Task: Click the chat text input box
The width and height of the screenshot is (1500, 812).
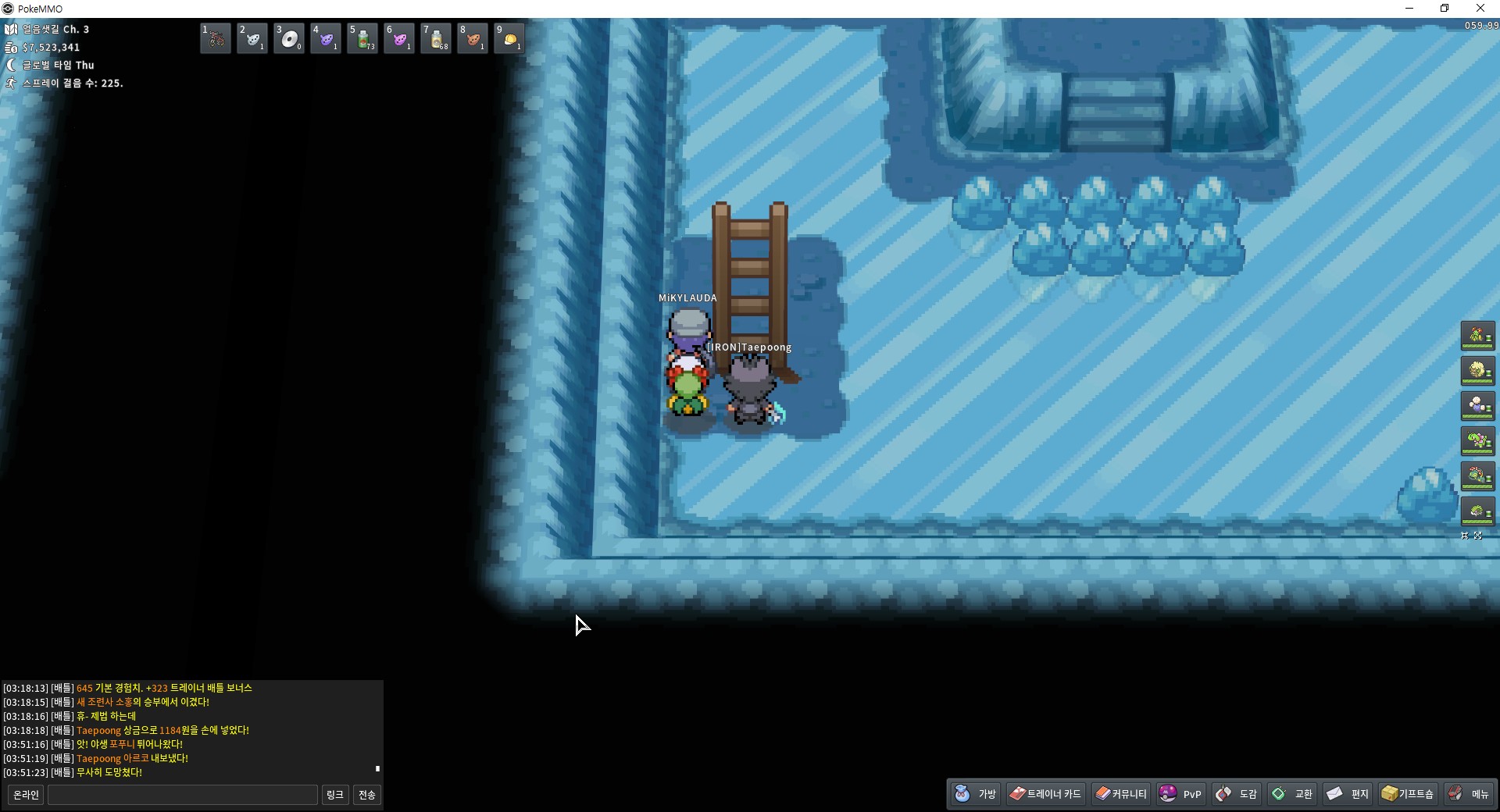Action: click(x=183, y=795)
